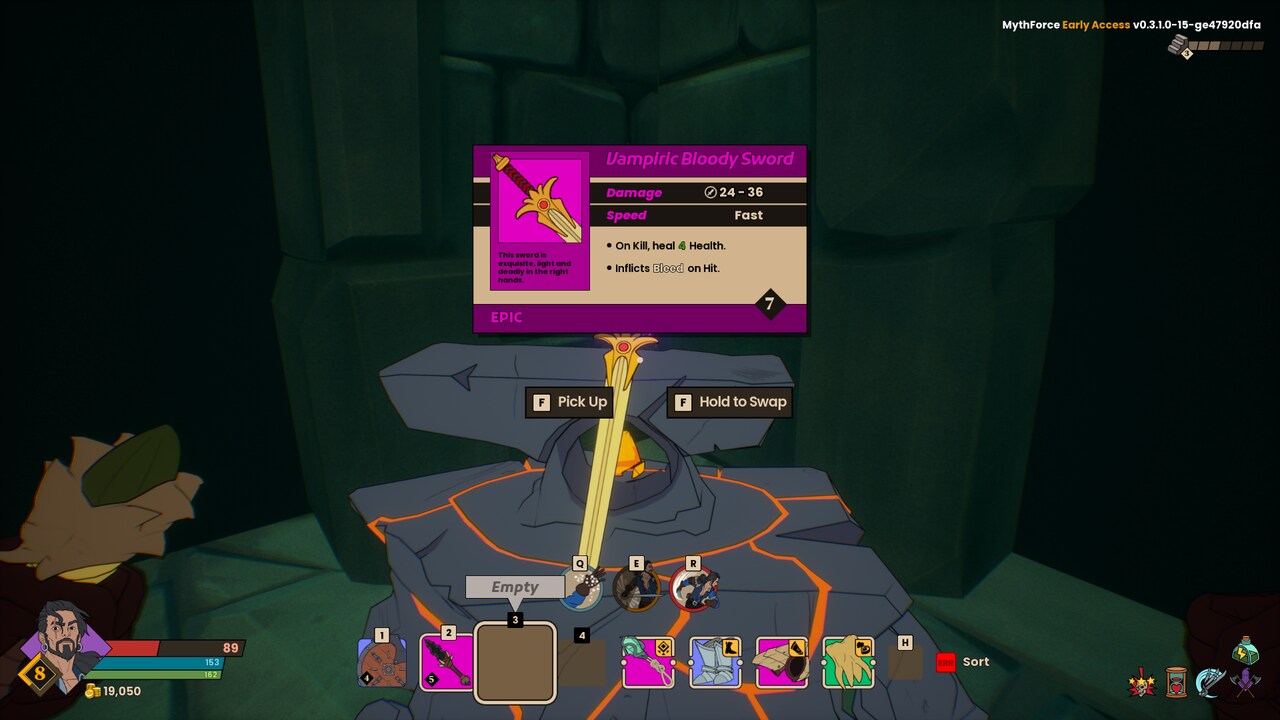Click the lightning potion icon

click(1245, 650)
